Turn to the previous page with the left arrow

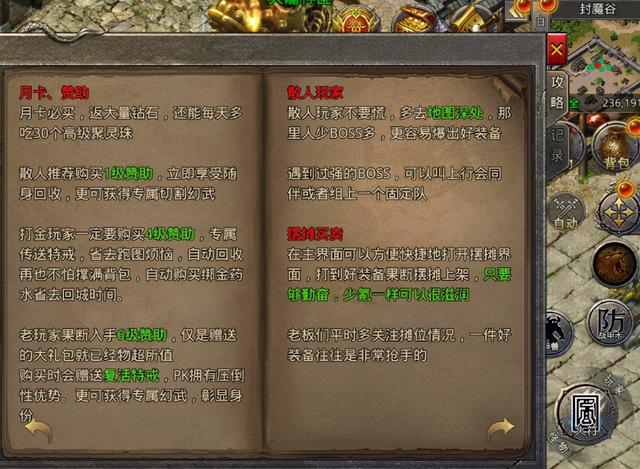[37, 429]
